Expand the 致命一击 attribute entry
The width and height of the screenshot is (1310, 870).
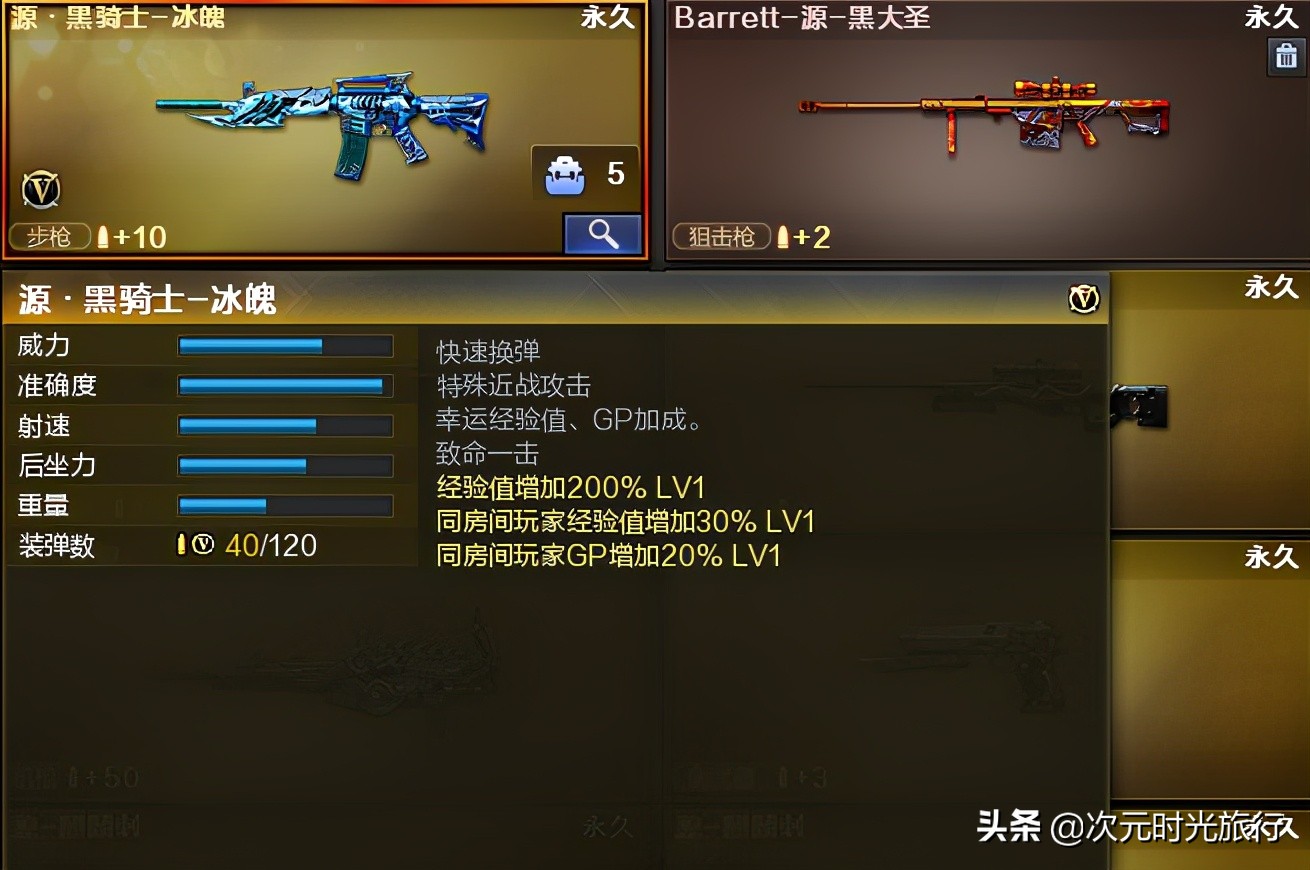[x=487, y=454]
